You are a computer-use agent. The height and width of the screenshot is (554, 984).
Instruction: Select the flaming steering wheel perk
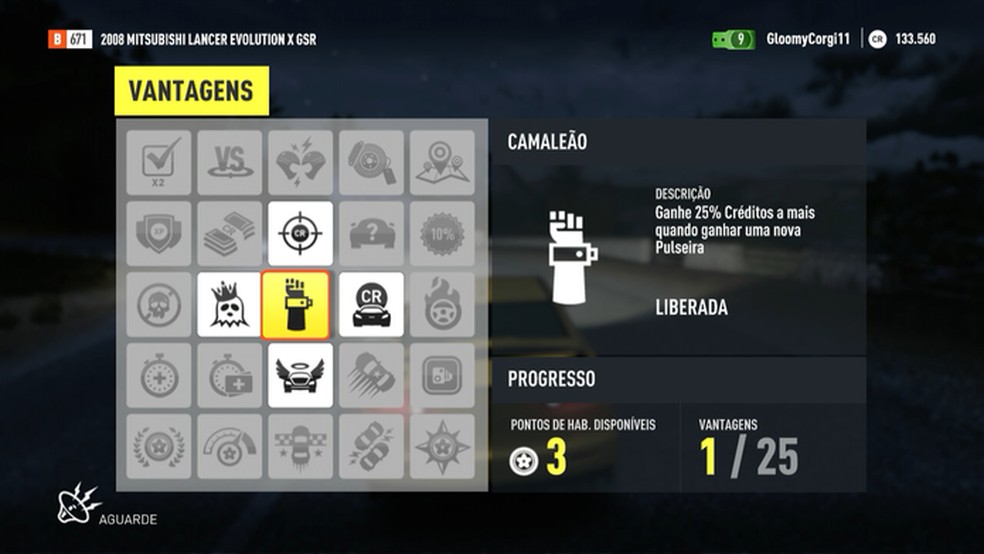442,304
